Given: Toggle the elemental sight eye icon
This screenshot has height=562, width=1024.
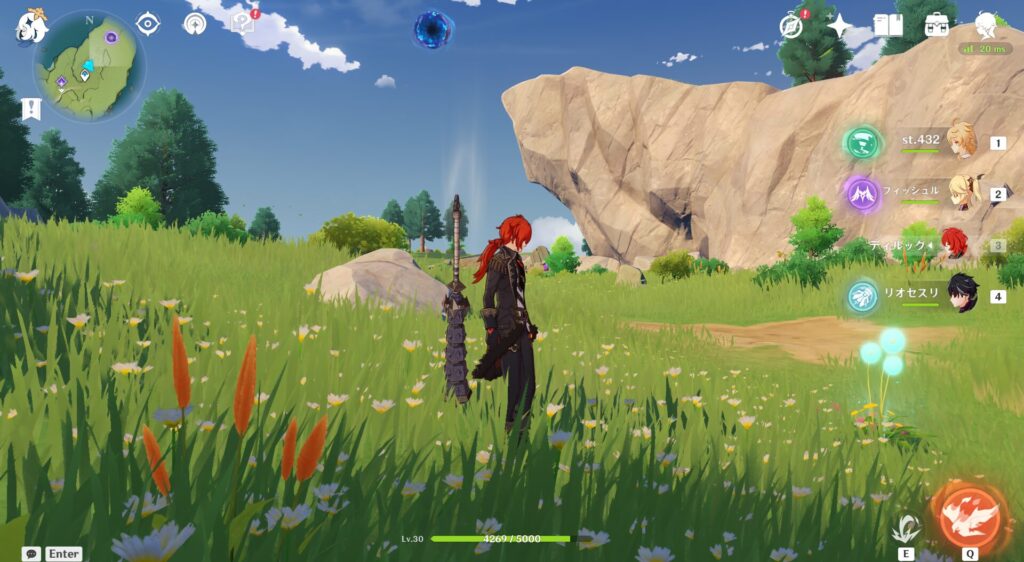Looking at the screenshot, I should (x=148, y=23).
